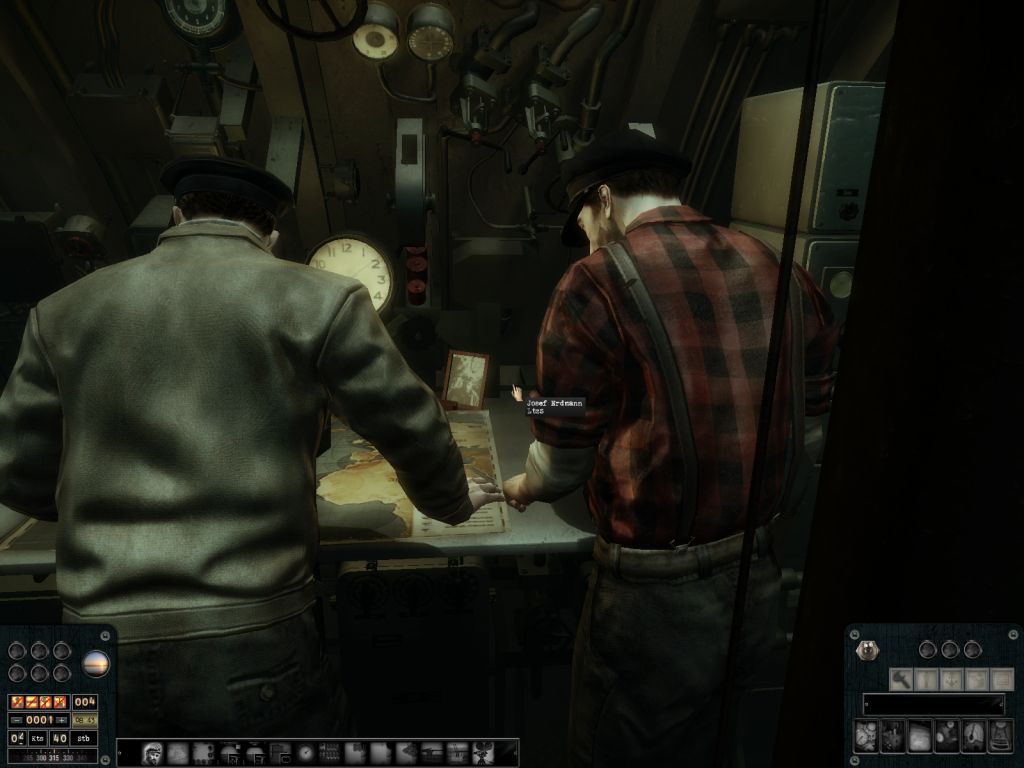The image size is (1024, 768).
Task: Toggle the speed unit Kts box
Action: point(37,738)
